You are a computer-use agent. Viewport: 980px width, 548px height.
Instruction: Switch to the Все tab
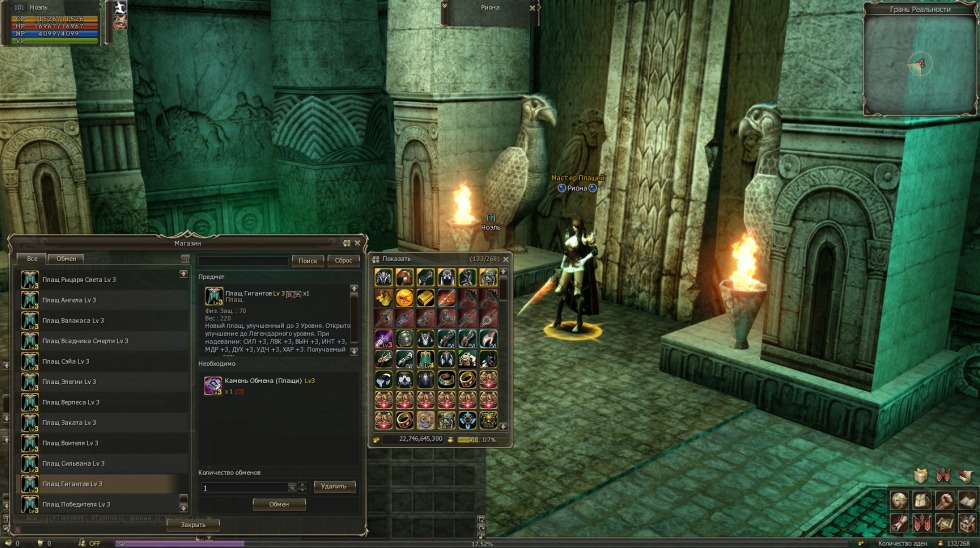tap(32, 258)
